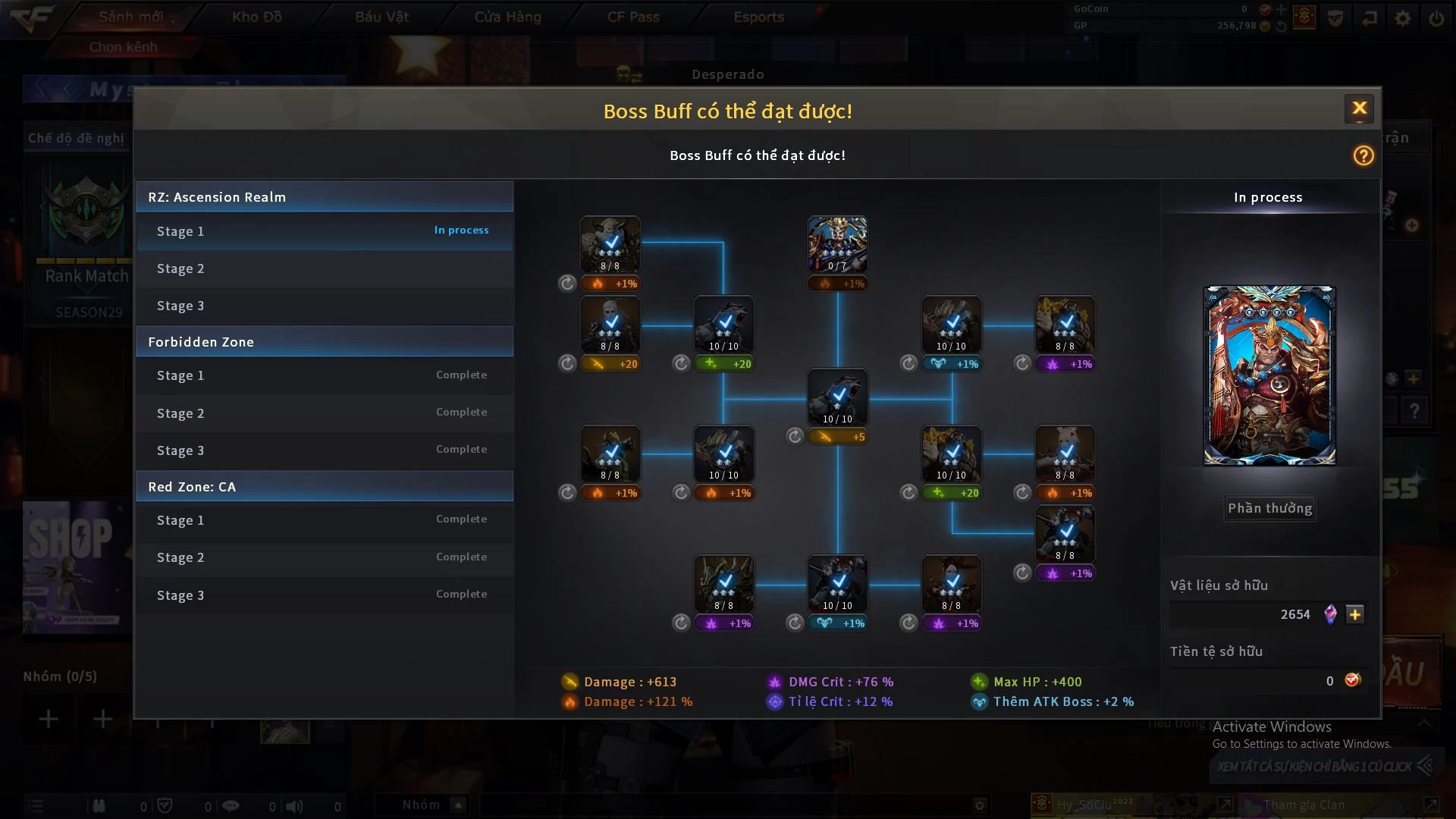Viewport: 1456px width, 819px height.
Task: Close the Boss Buff dialog
Action: click(1359, 108)
